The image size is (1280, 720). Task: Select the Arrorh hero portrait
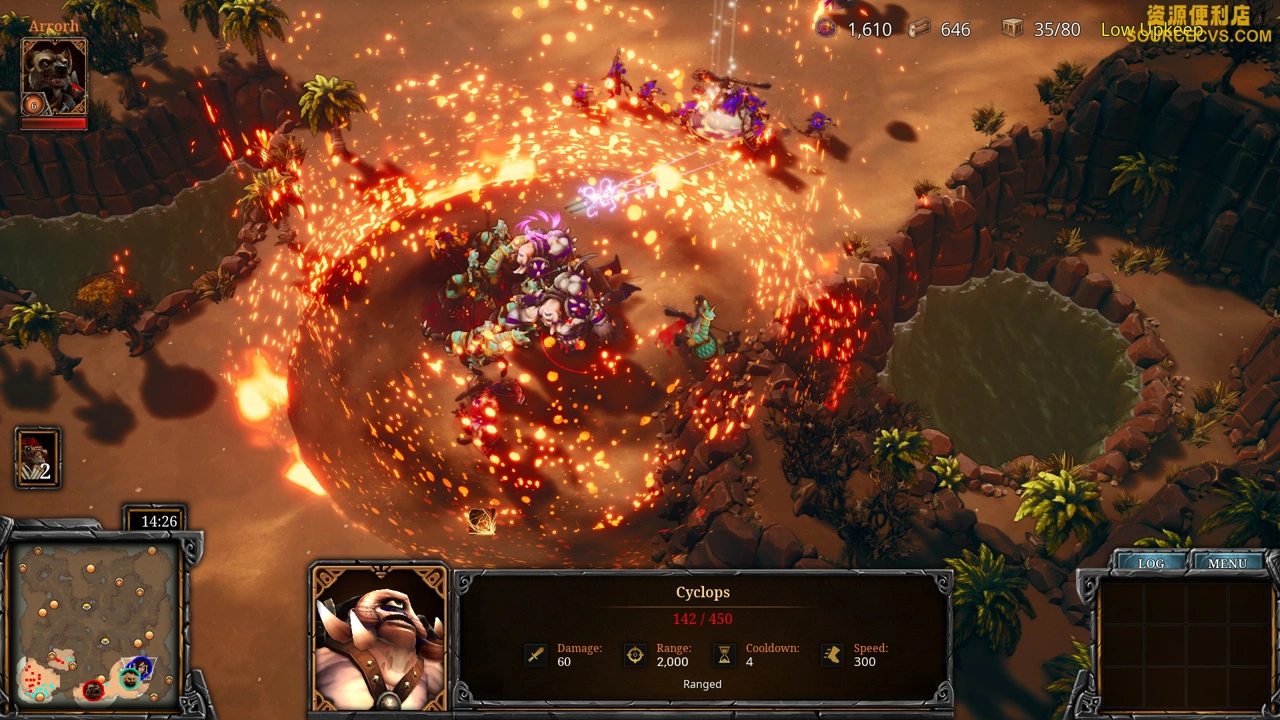tap(54, 78)
